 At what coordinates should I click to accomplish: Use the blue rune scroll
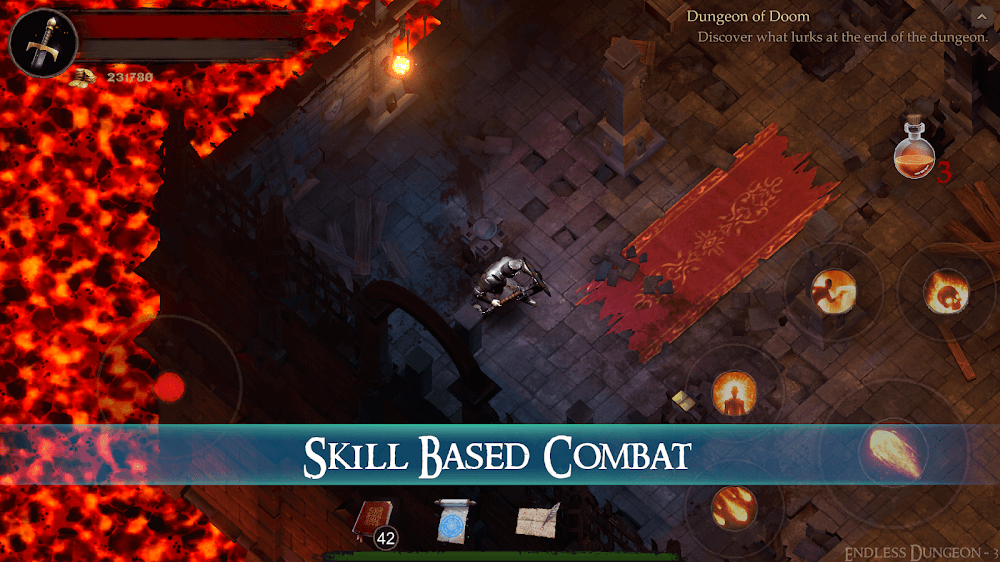[452, 520]
